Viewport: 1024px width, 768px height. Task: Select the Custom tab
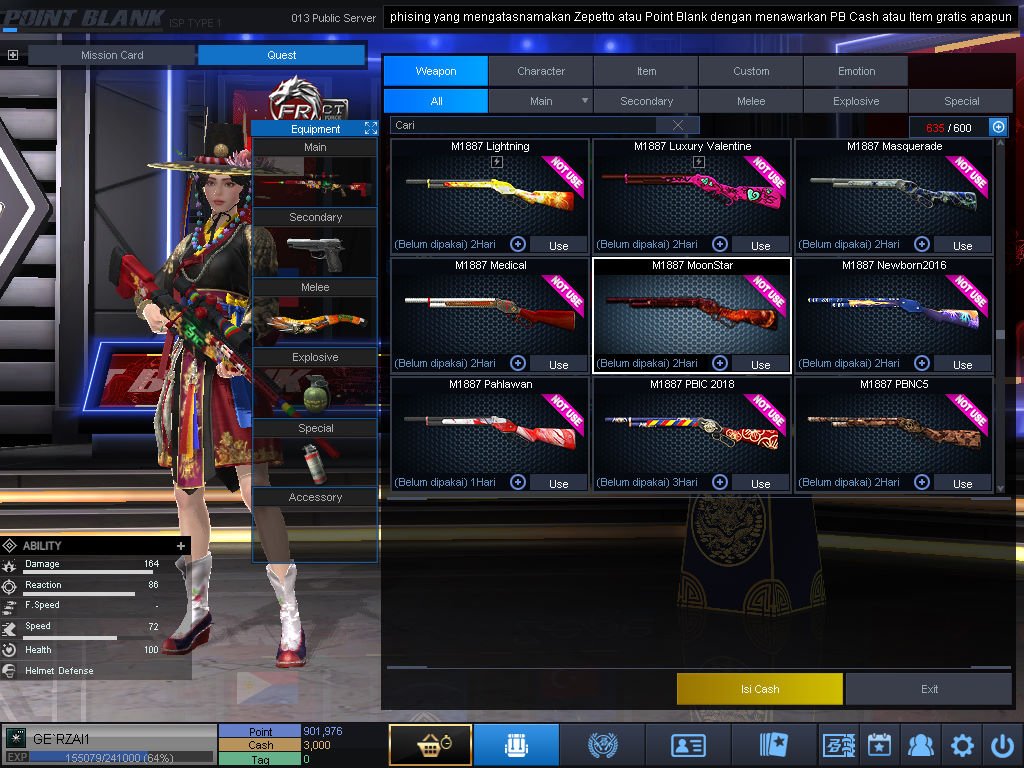(751, 71)
